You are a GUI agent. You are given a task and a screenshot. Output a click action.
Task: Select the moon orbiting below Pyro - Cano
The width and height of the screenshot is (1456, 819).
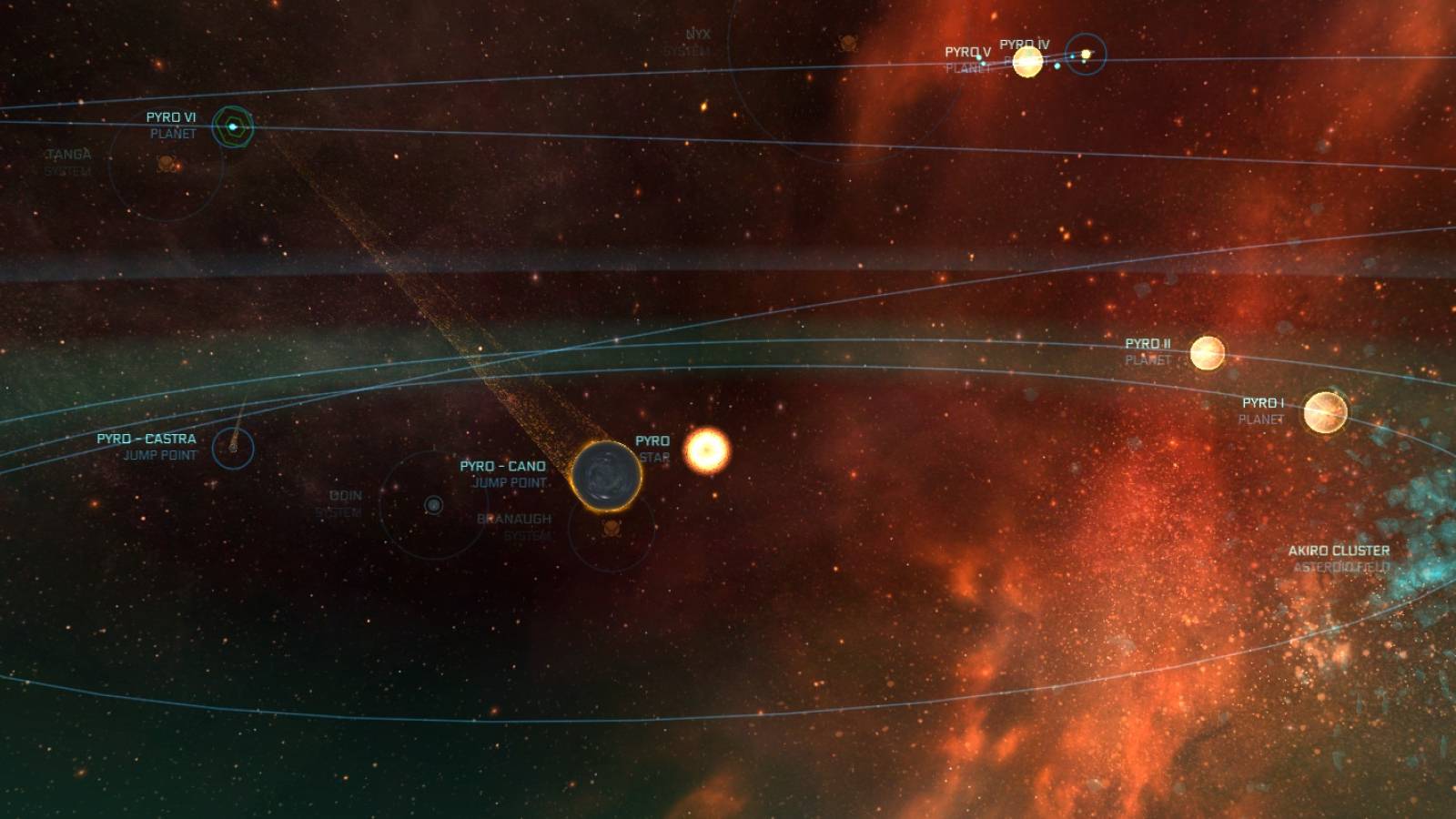[x=611, y=528]
